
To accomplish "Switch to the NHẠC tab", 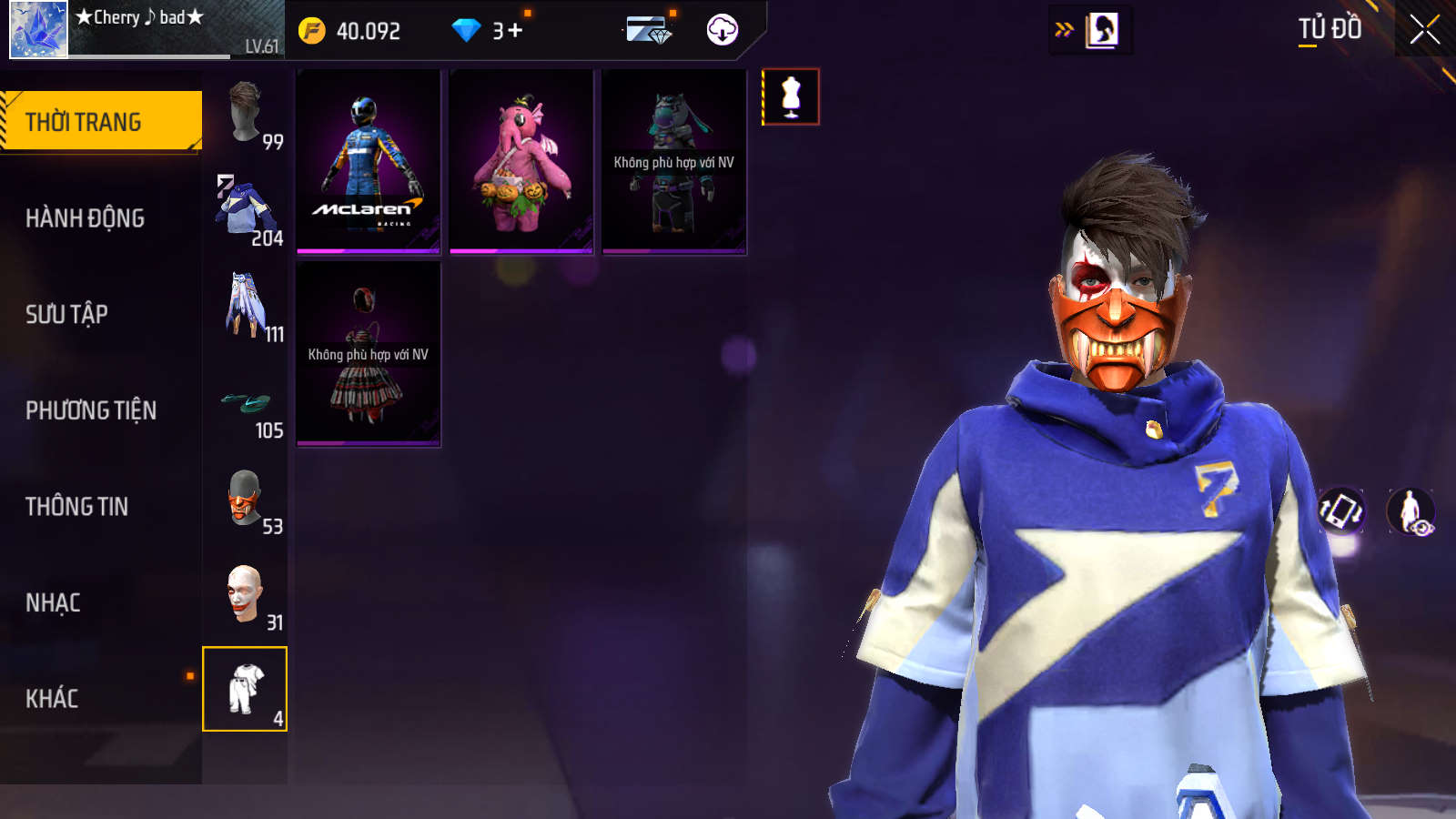I will point(53,602).
